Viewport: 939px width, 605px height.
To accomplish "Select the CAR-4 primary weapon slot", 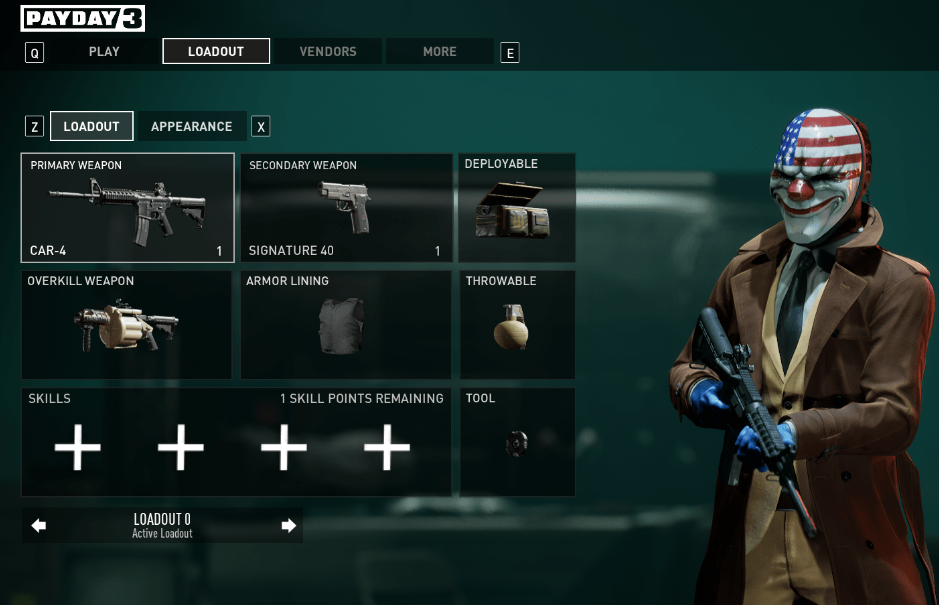I will pos(127,208).
